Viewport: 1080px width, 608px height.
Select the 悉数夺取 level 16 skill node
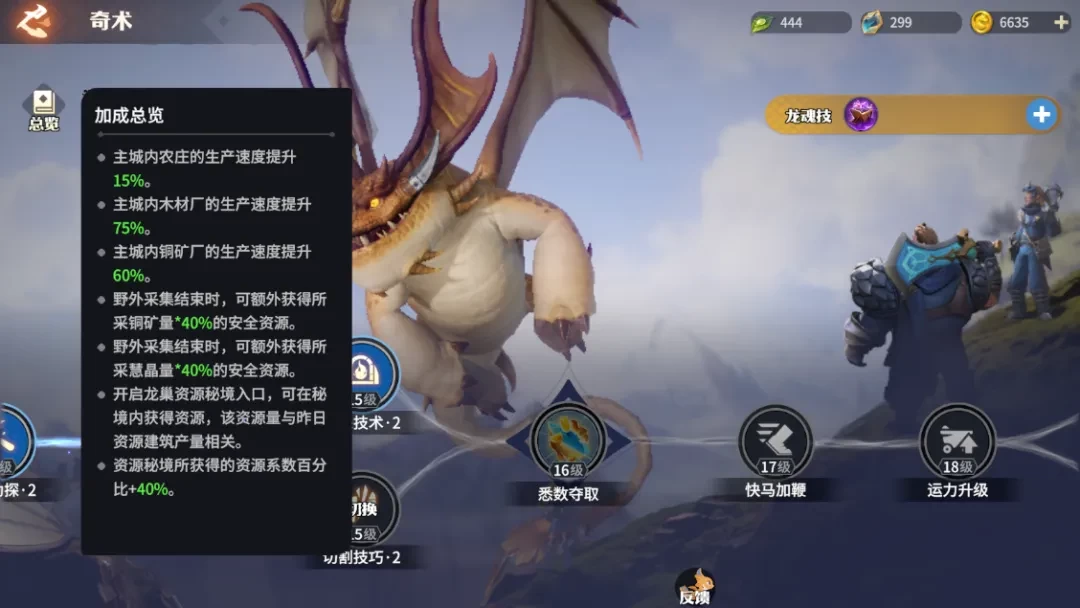[x=568, y=441]
